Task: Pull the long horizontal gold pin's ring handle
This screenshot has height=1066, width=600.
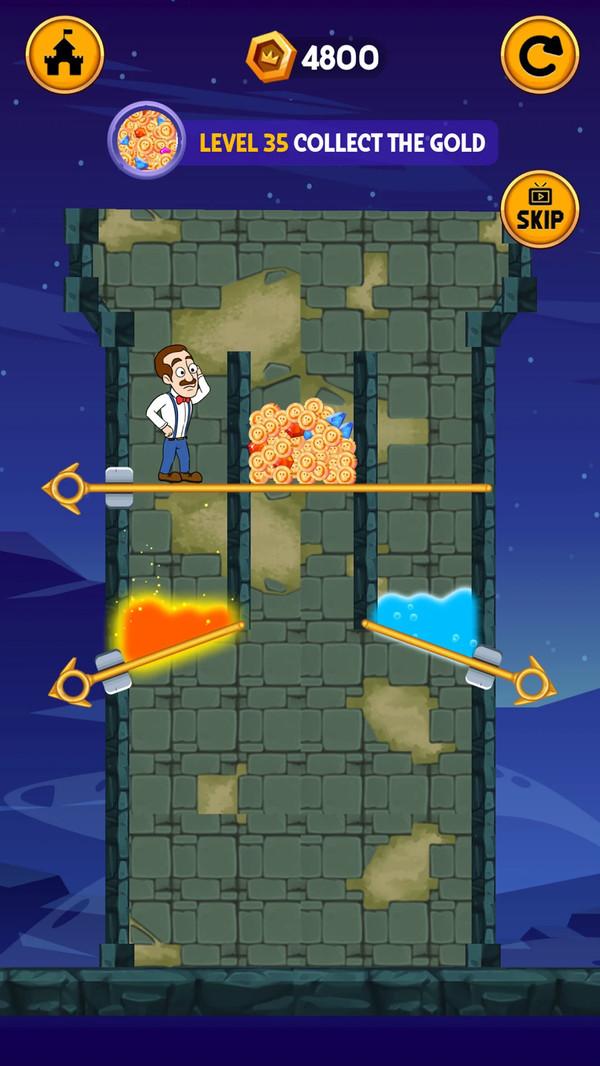Action: [66, 488]
